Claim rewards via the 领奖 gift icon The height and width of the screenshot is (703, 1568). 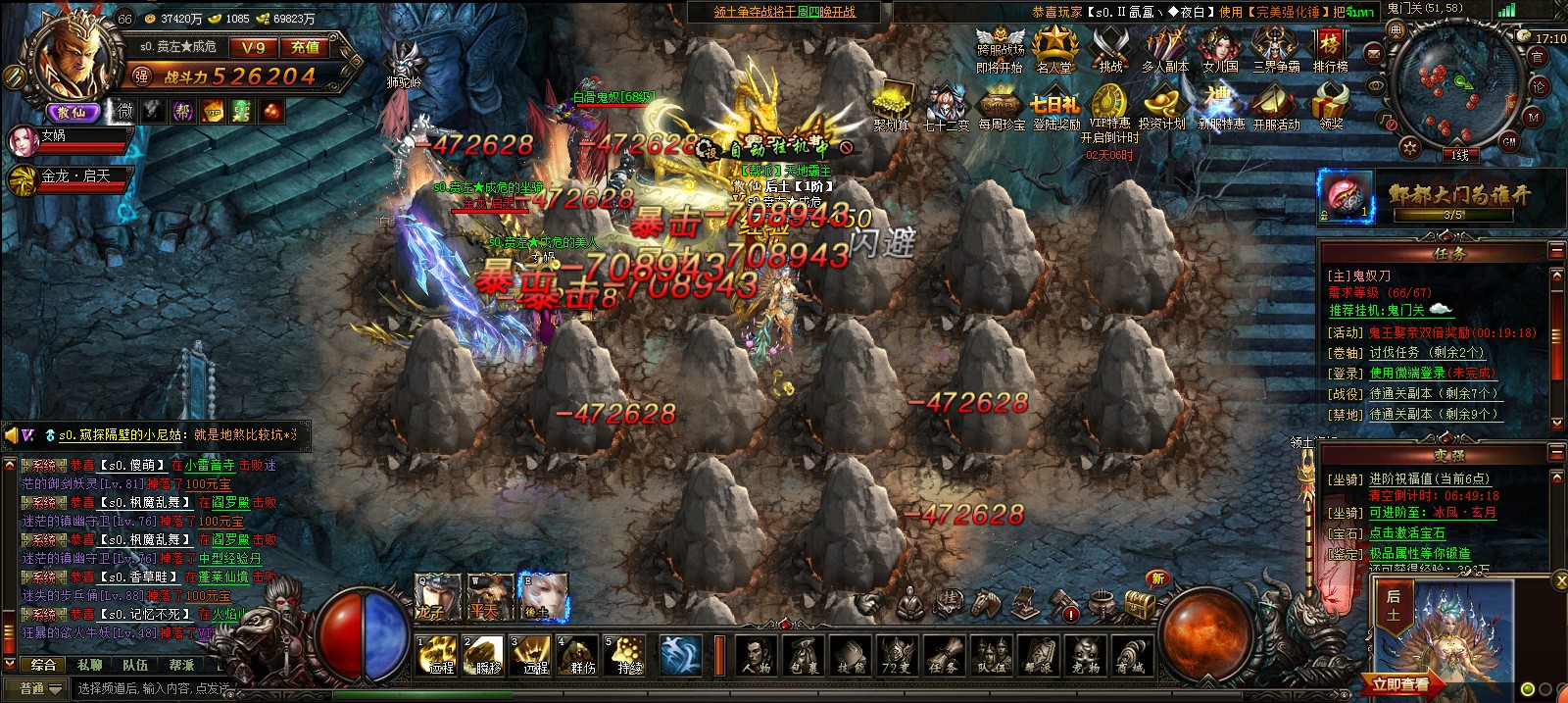[x=1331, y=106]
